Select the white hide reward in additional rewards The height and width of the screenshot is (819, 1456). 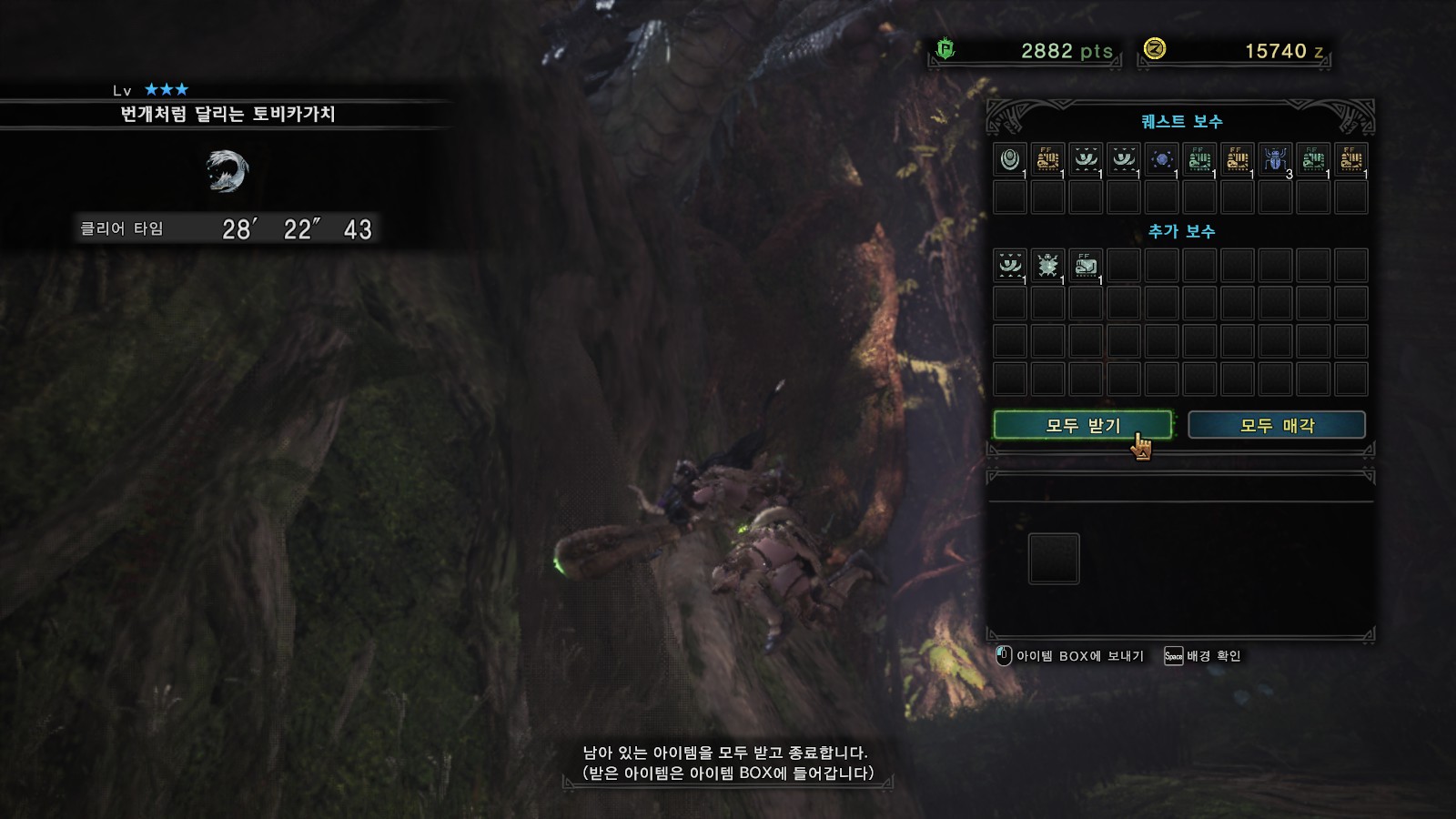tap(1010, 266)
